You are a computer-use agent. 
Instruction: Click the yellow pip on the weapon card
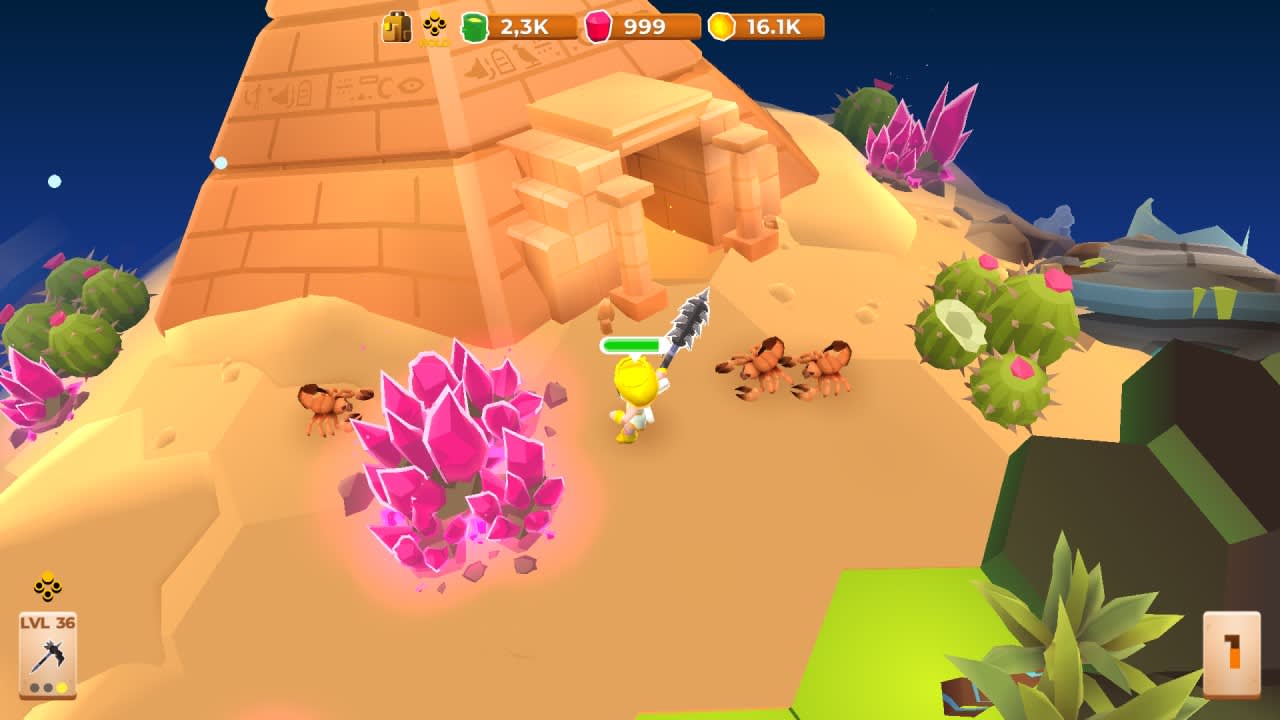point(62,687)
